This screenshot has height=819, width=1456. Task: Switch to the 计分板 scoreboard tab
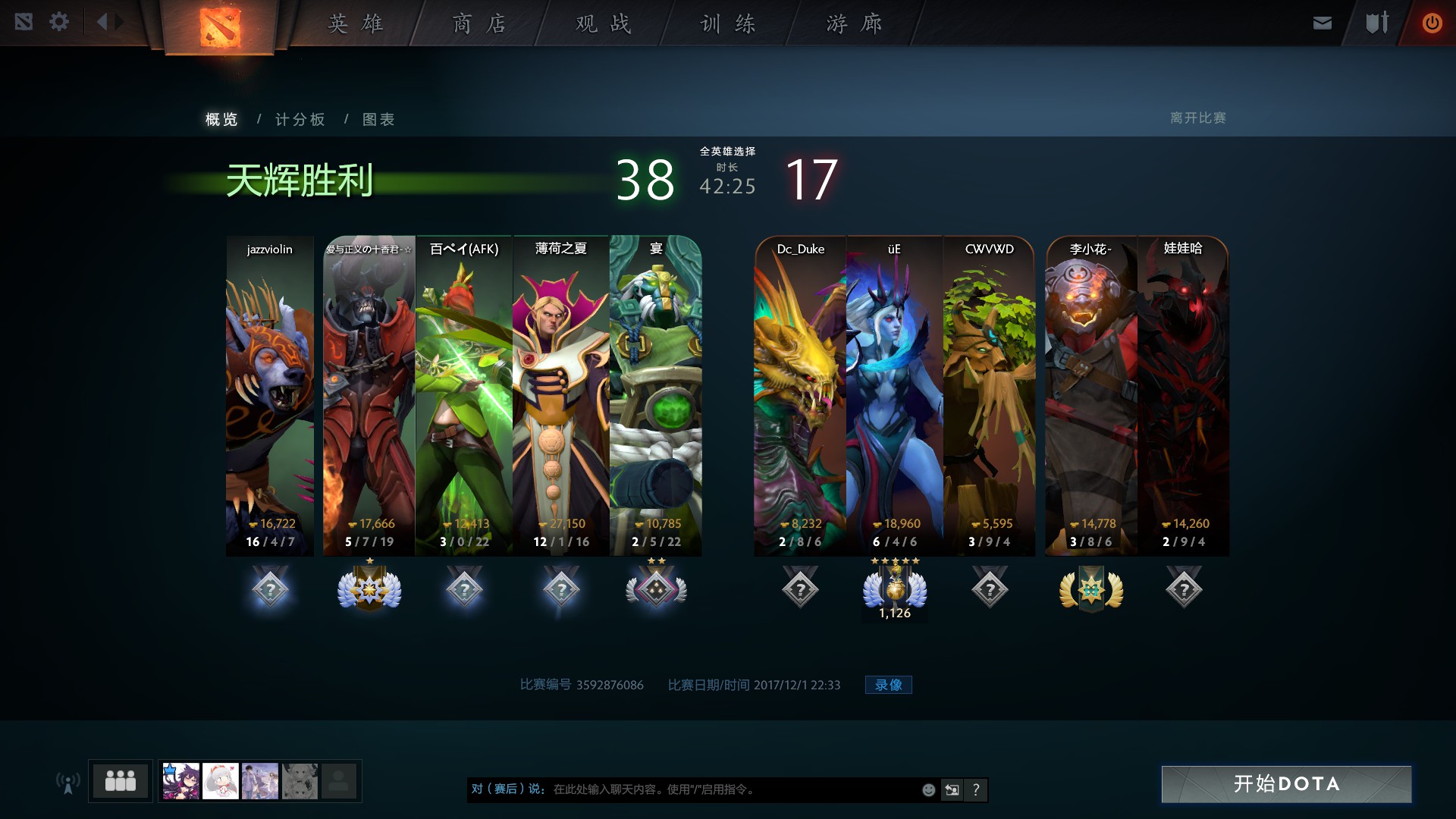(x=300, y=119)
